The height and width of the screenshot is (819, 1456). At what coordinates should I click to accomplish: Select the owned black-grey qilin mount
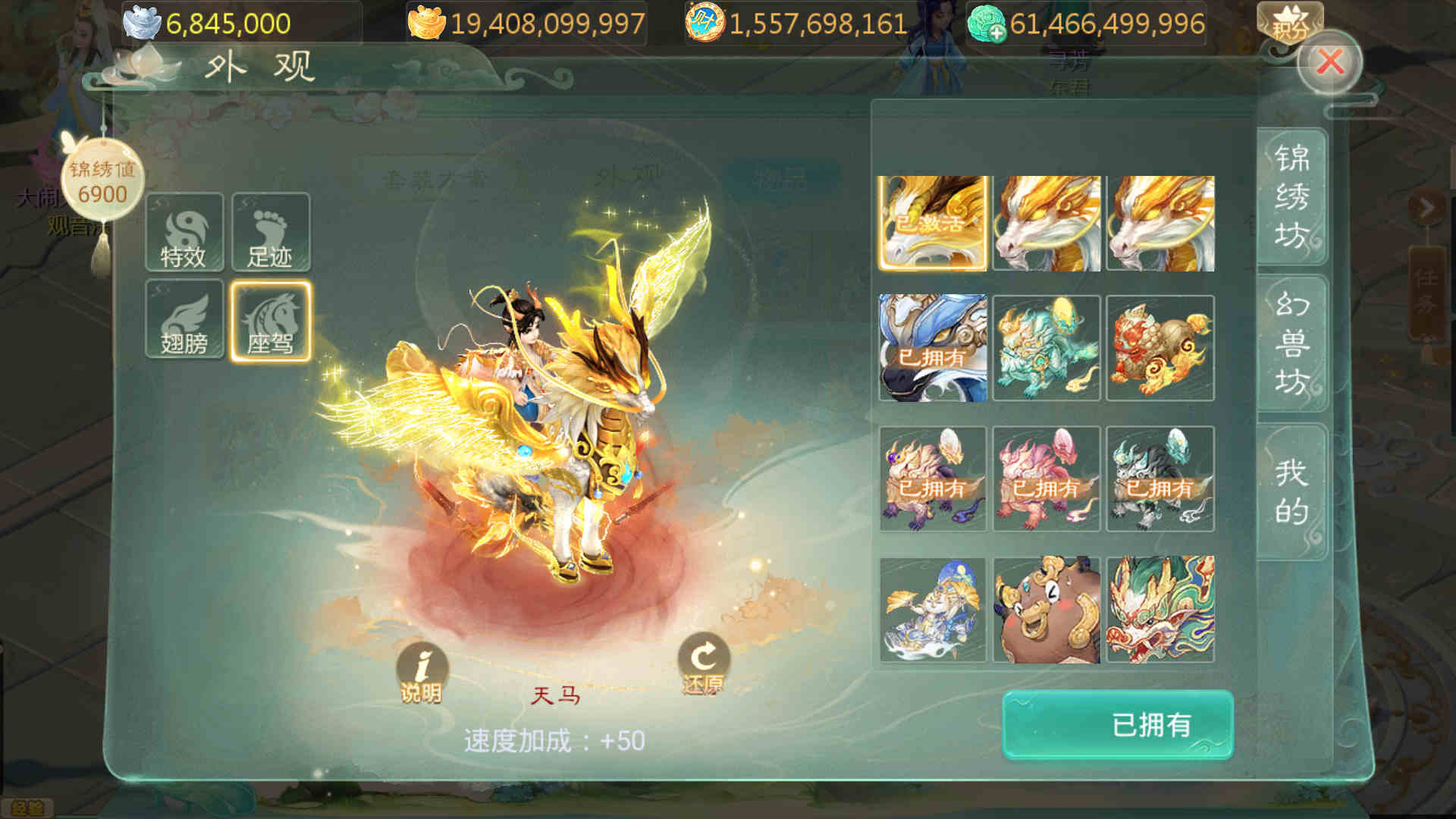pyautogui.click(x=1160, y=479)
